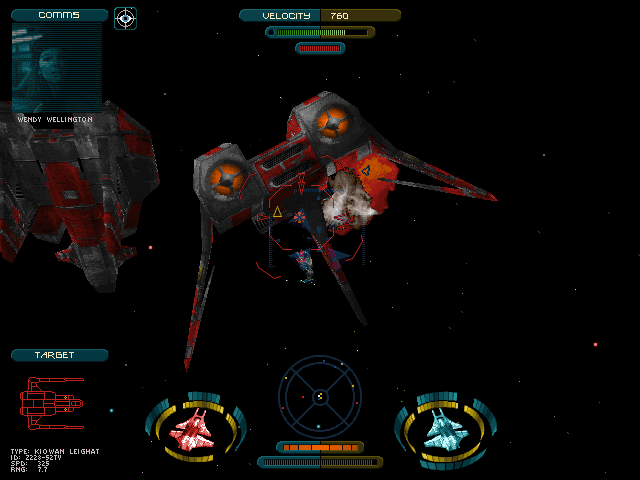
Task: Select the Target panel header
Action: (x=59, y=355)
